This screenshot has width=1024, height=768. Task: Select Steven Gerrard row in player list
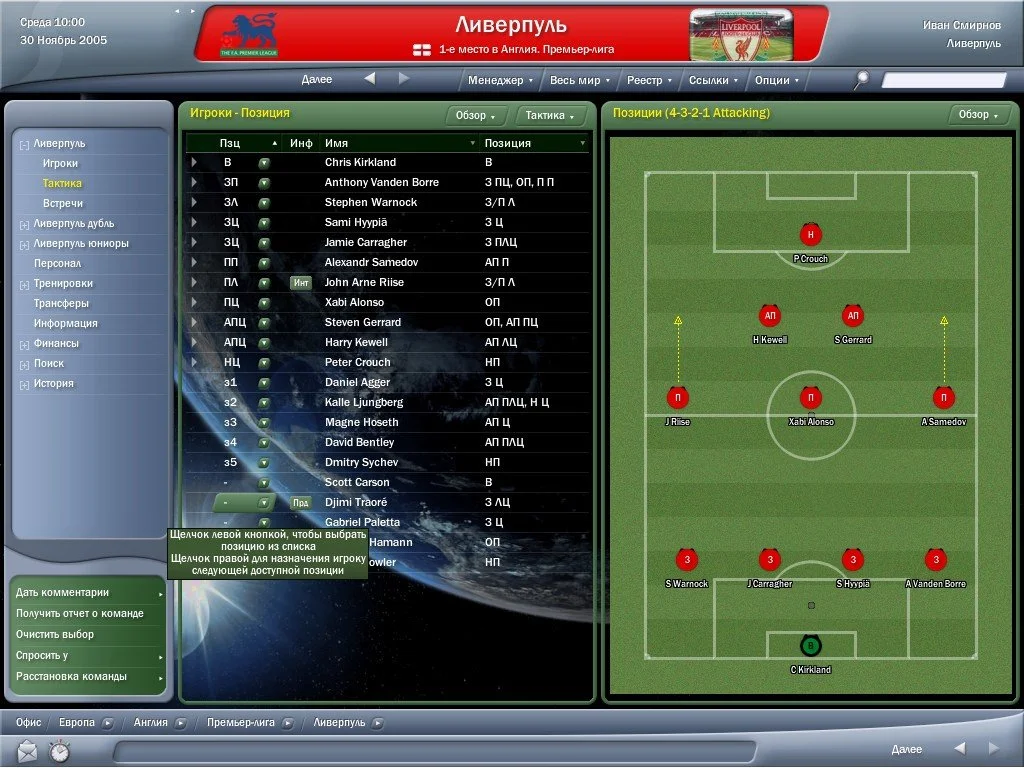pos(362,322)
